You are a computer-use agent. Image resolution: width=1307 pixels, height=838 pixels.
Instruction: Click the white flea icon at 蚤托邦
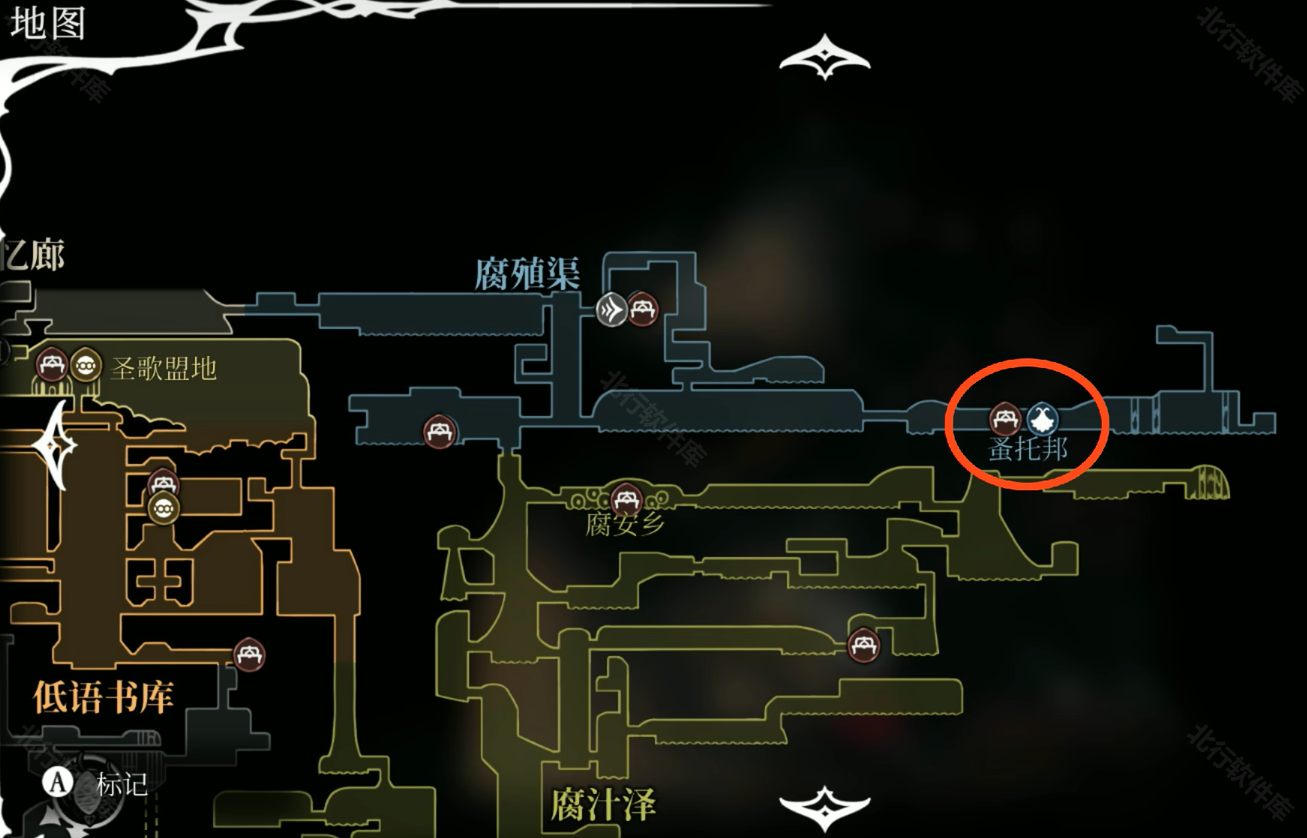pyautogui.click(x=1042, y=418)
